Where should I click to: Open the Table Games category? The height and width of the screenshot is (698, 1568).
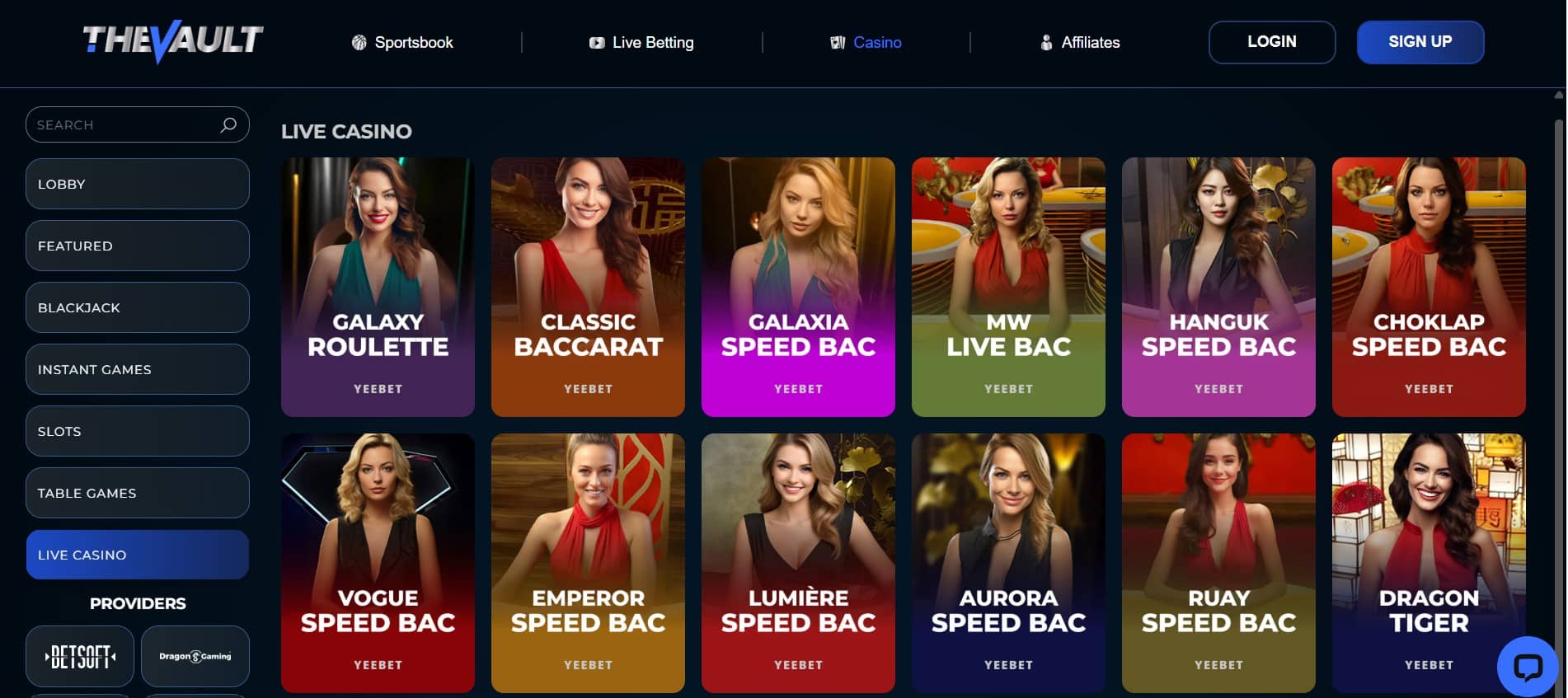137,493
